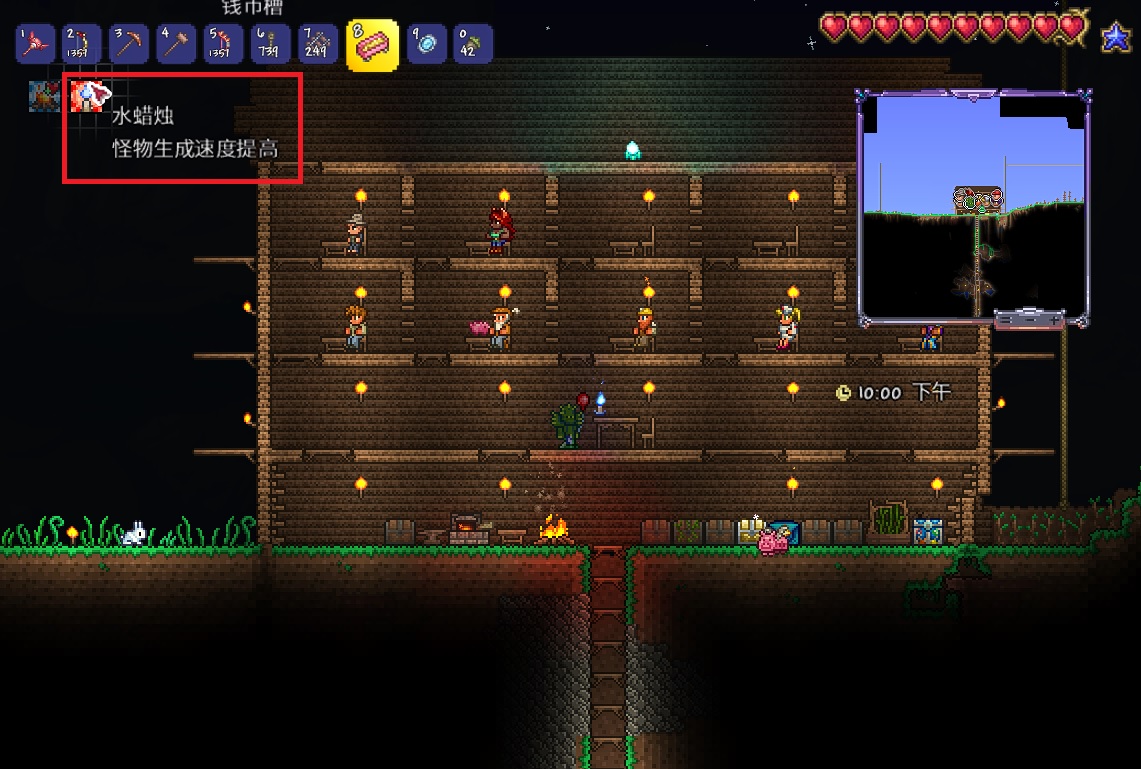Screen dimensions: 1141x769
Task: Choose the pickaxe in hotbar slot 3
Action: click(x=128, y=44)
